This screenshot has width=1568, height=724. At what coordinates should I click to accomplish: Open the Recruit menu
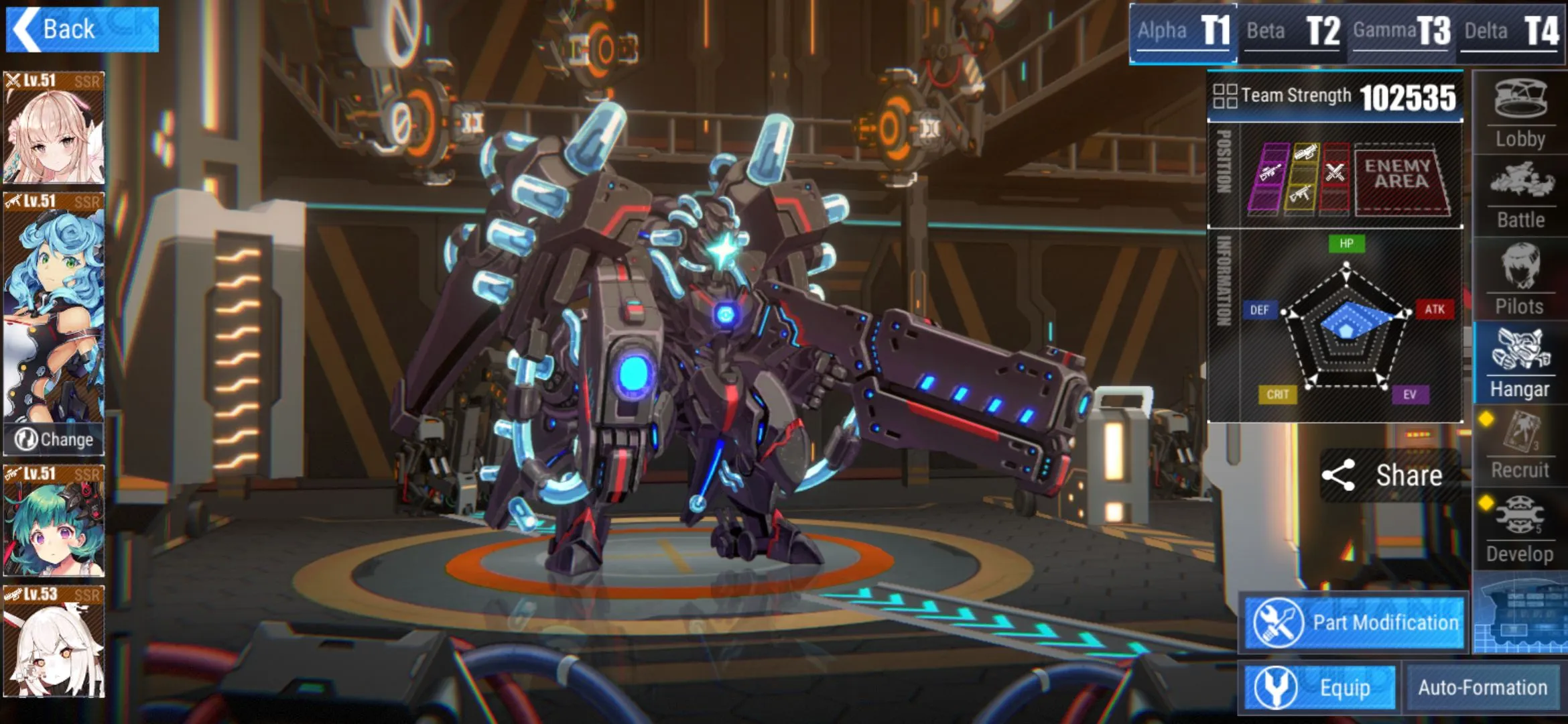tap(1520, 446)
